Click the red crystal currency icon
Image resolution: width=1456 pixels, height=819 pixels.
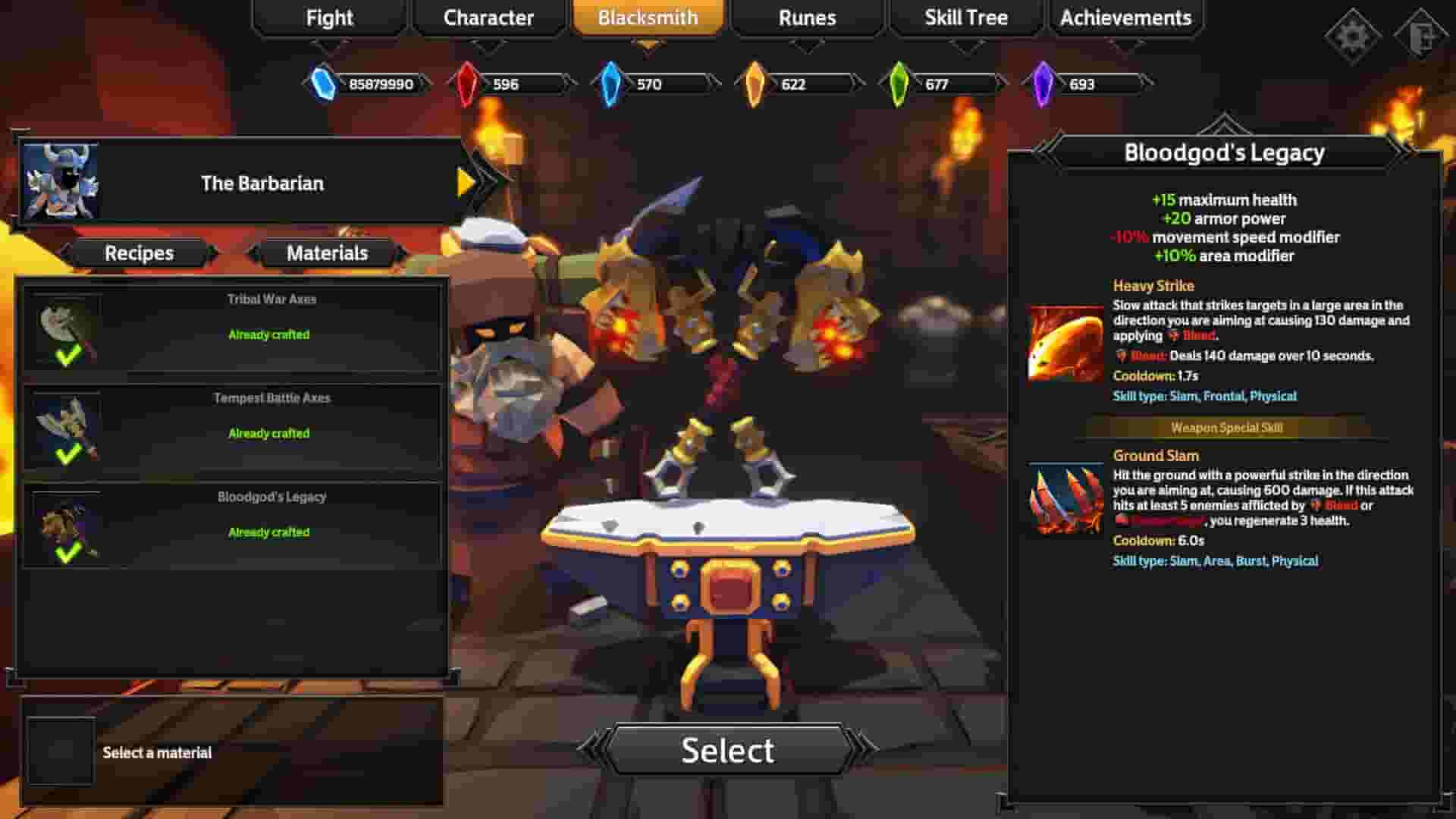pos(468,83)
